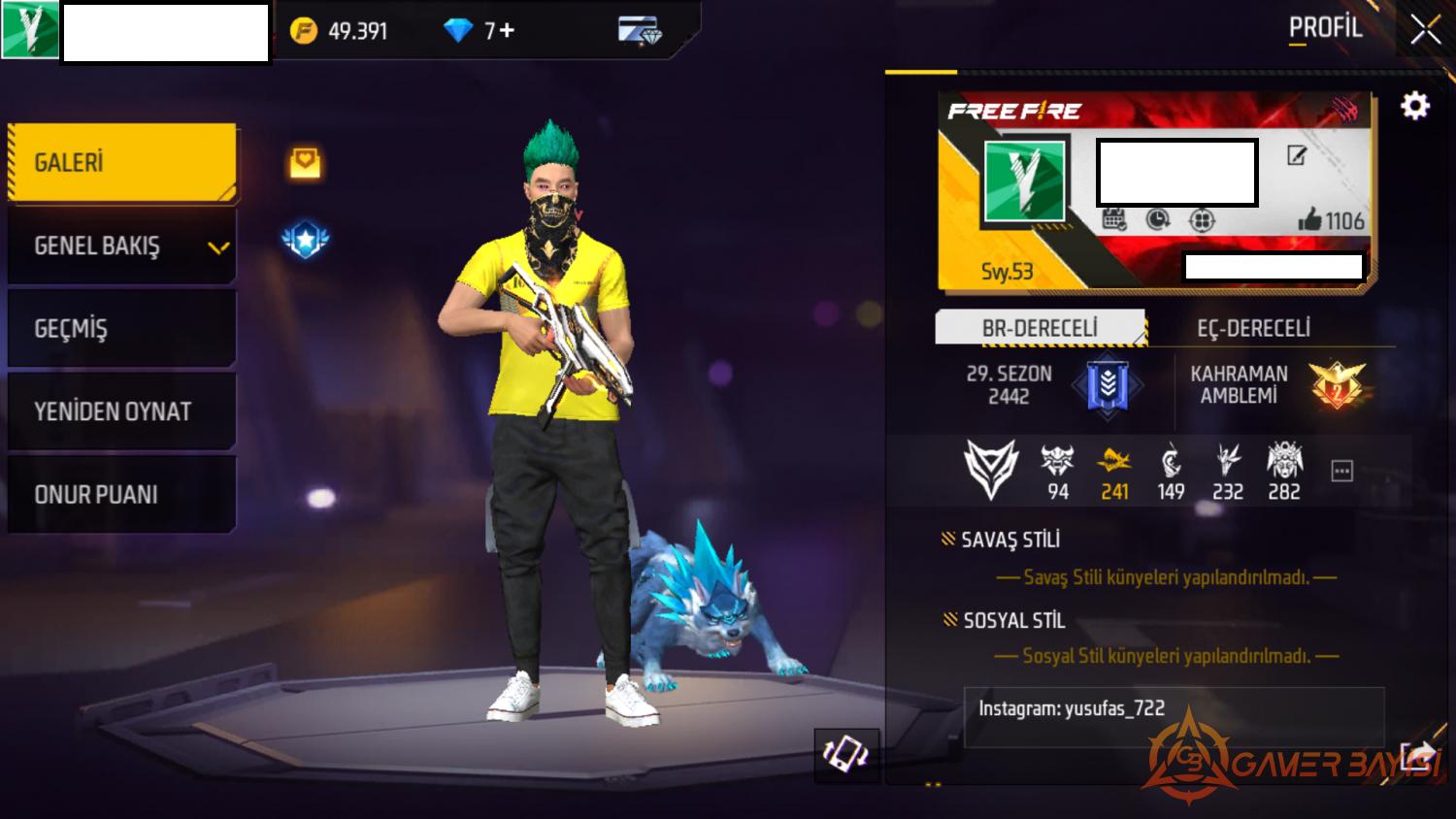Click the heart envelope icon

click(305, 162)
